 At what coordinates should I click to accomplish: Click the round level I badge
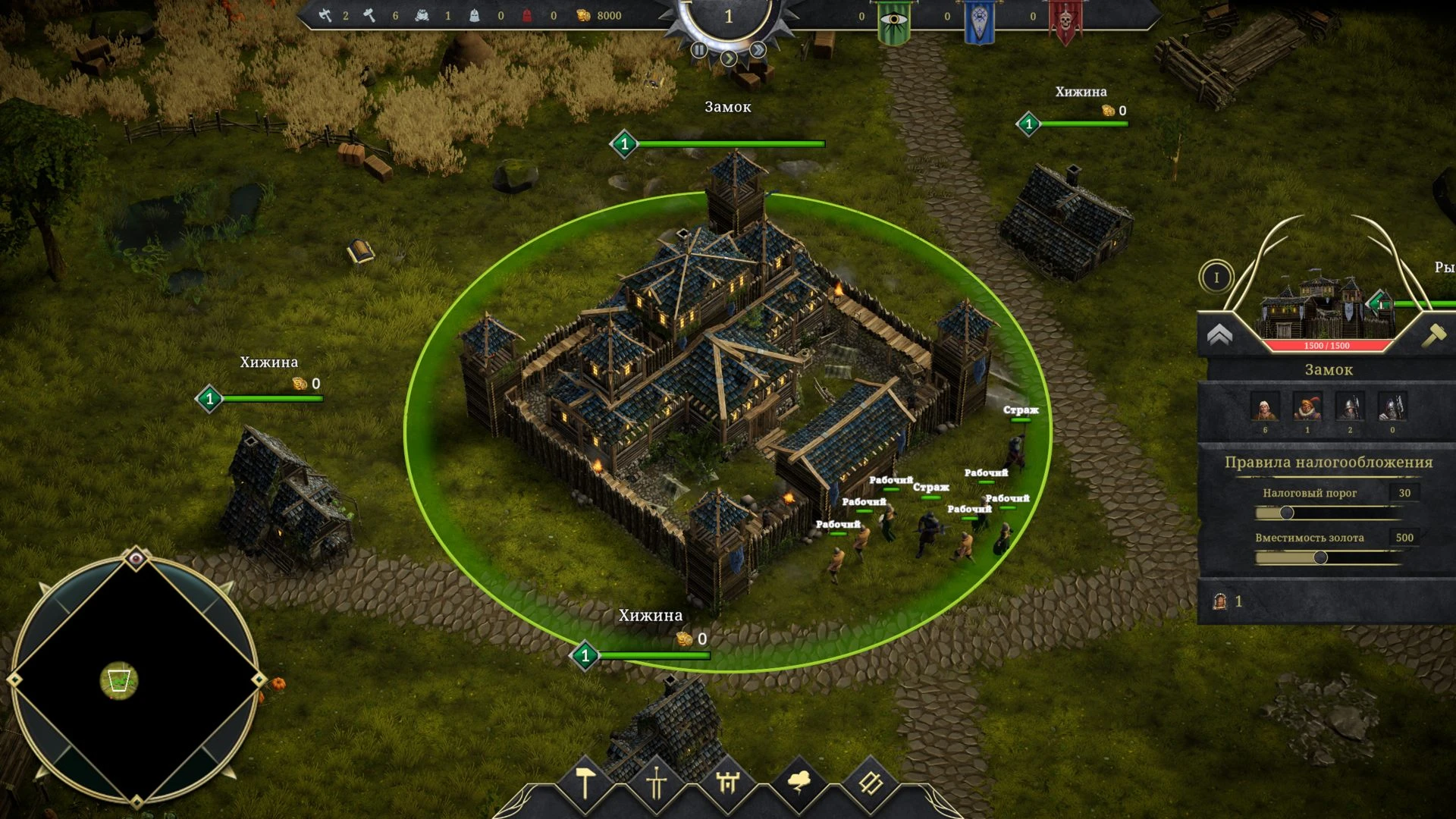(x=1216, y=278)
